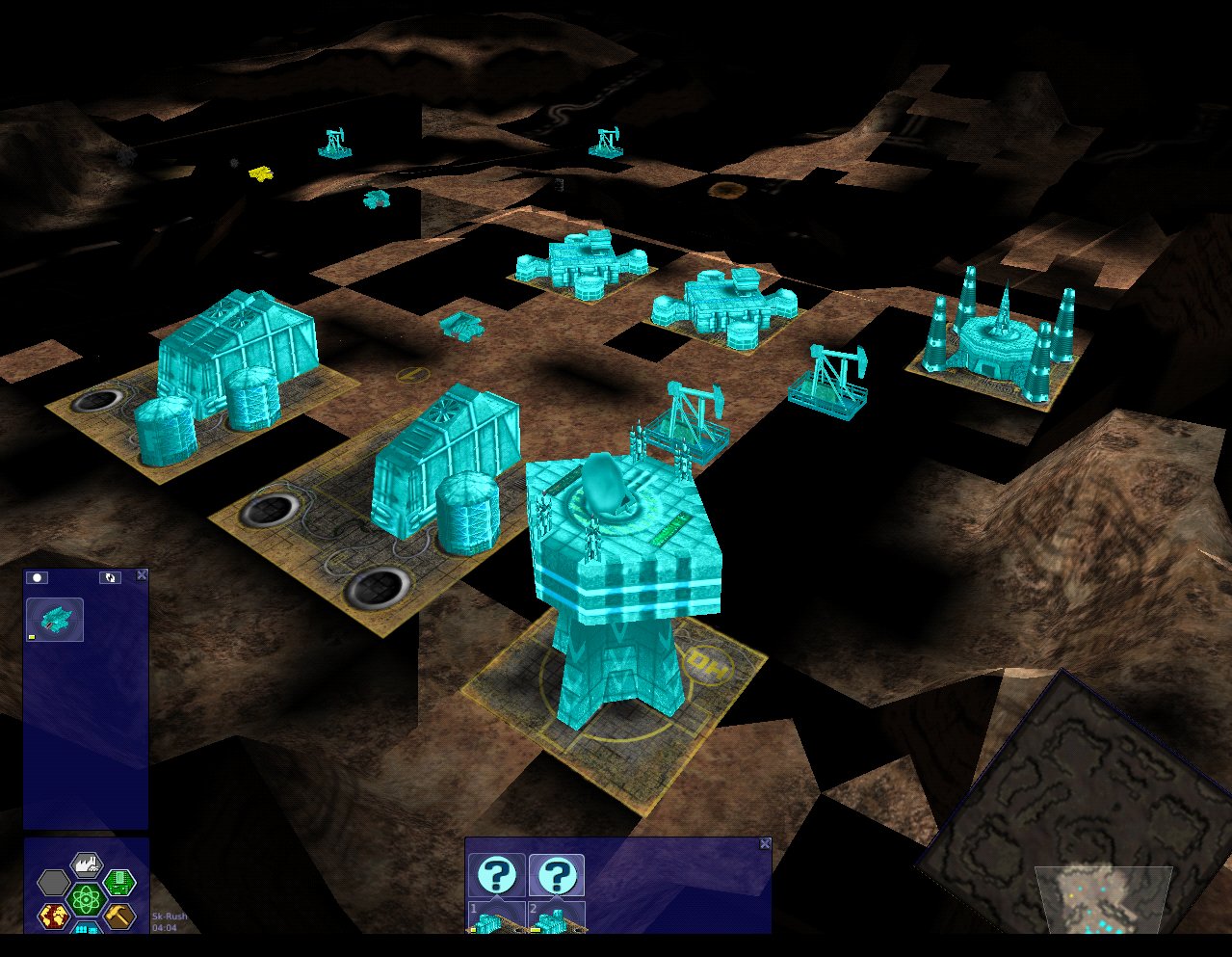This screenshot has width=1232, height=957.
Task: Click the white circle button in side panel
Action: coord(38,577)
